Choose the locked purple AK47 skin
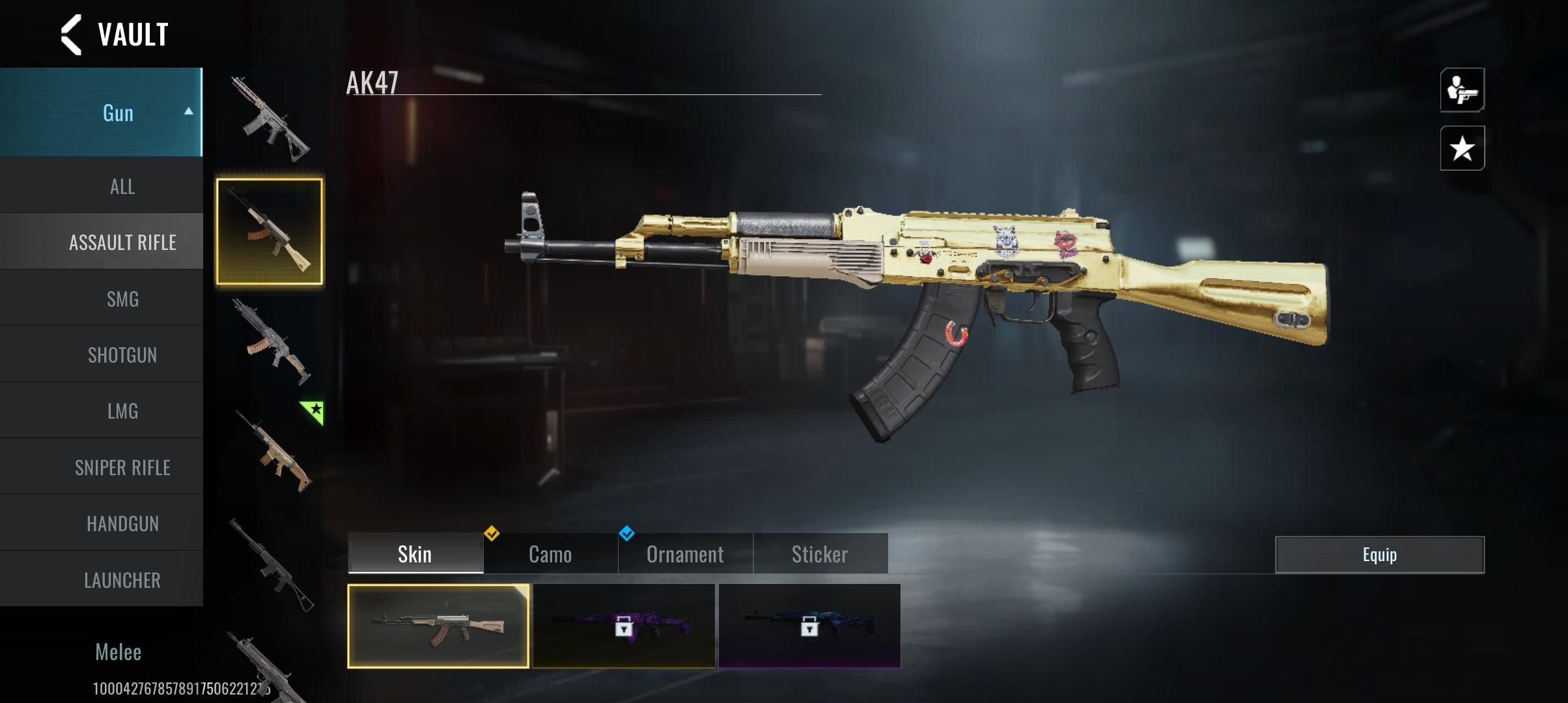1568x703 pixels. tap(623, 626)
